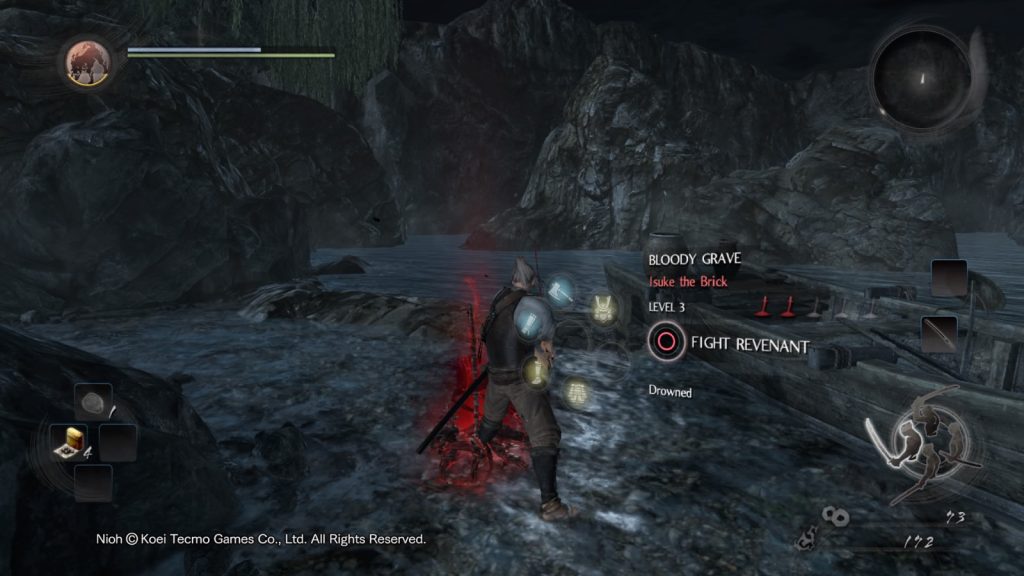Inspect the revenant's yellow torso armor icon
This screenshot has height=576, width=1024.
point(604,308)
